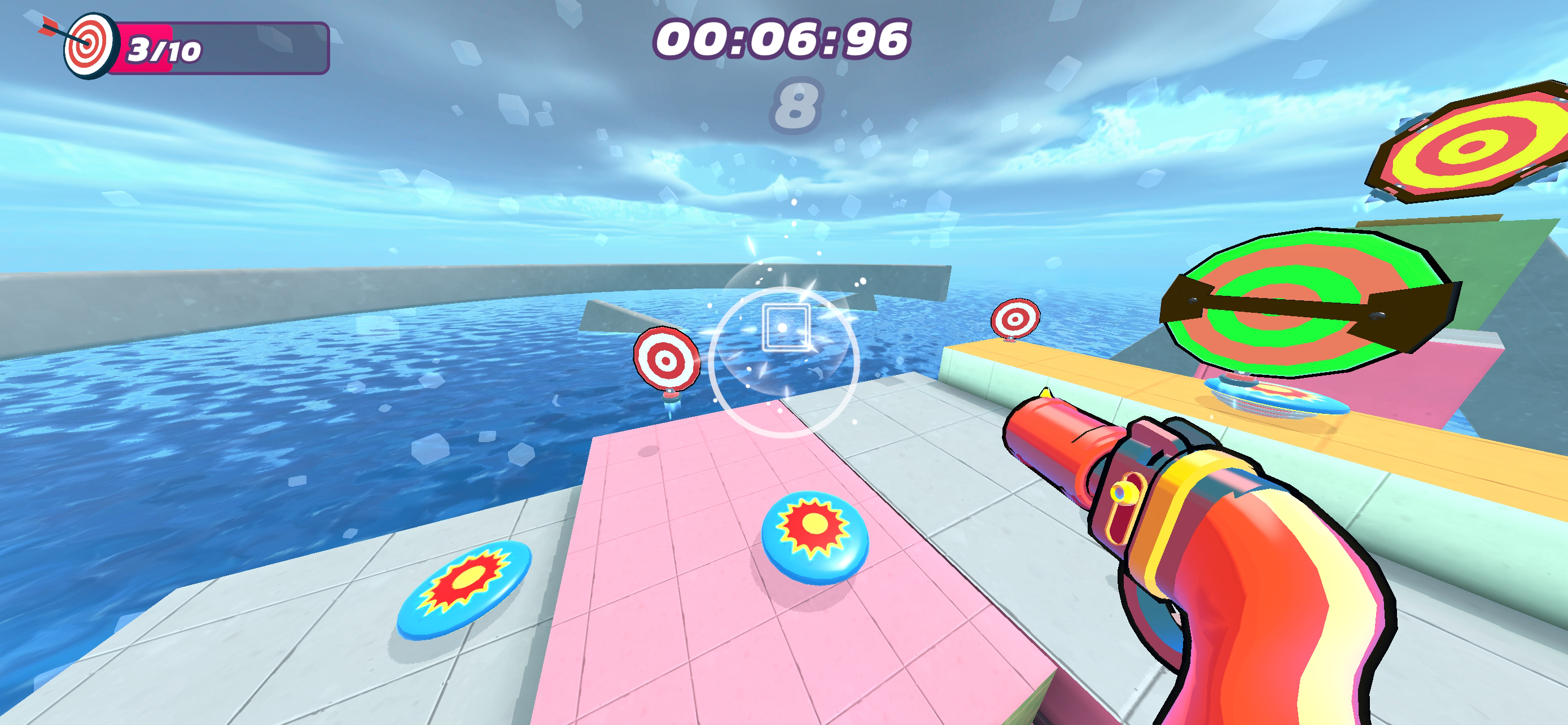
Task: Click the timer showing 00:06:96
Action: (781, 40)
